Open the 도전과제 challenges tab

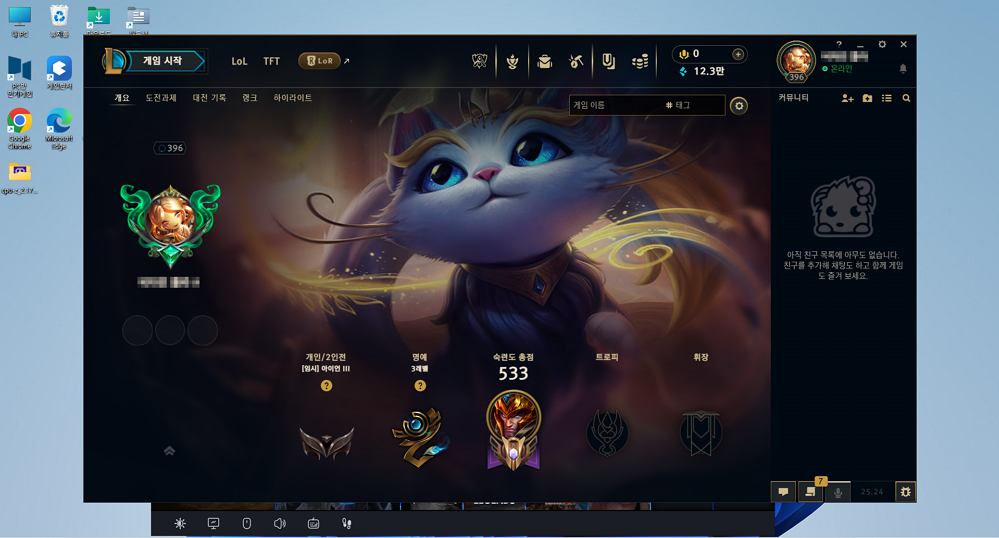161,98
